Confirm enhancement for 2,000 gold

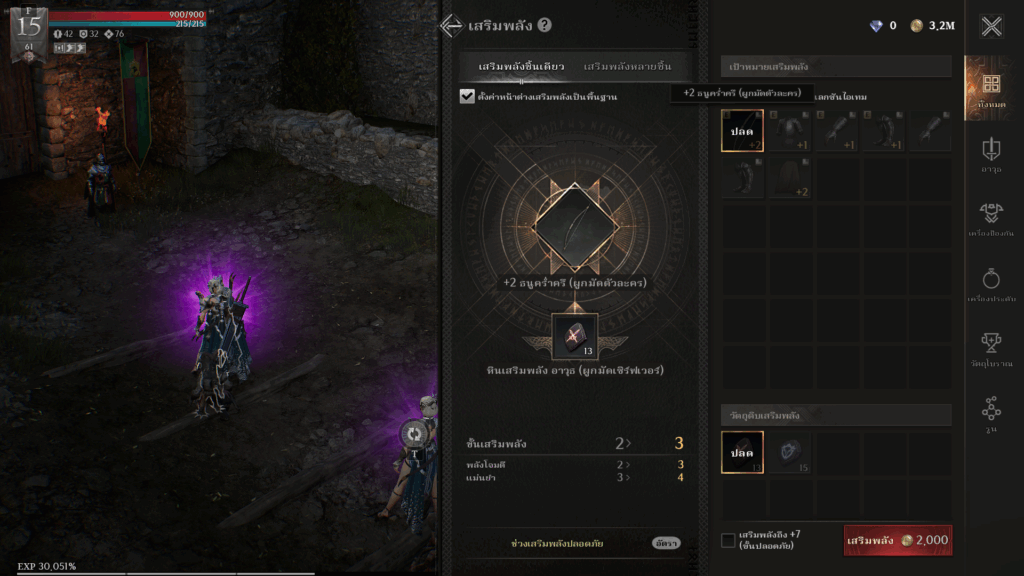(x=897, y=540)
